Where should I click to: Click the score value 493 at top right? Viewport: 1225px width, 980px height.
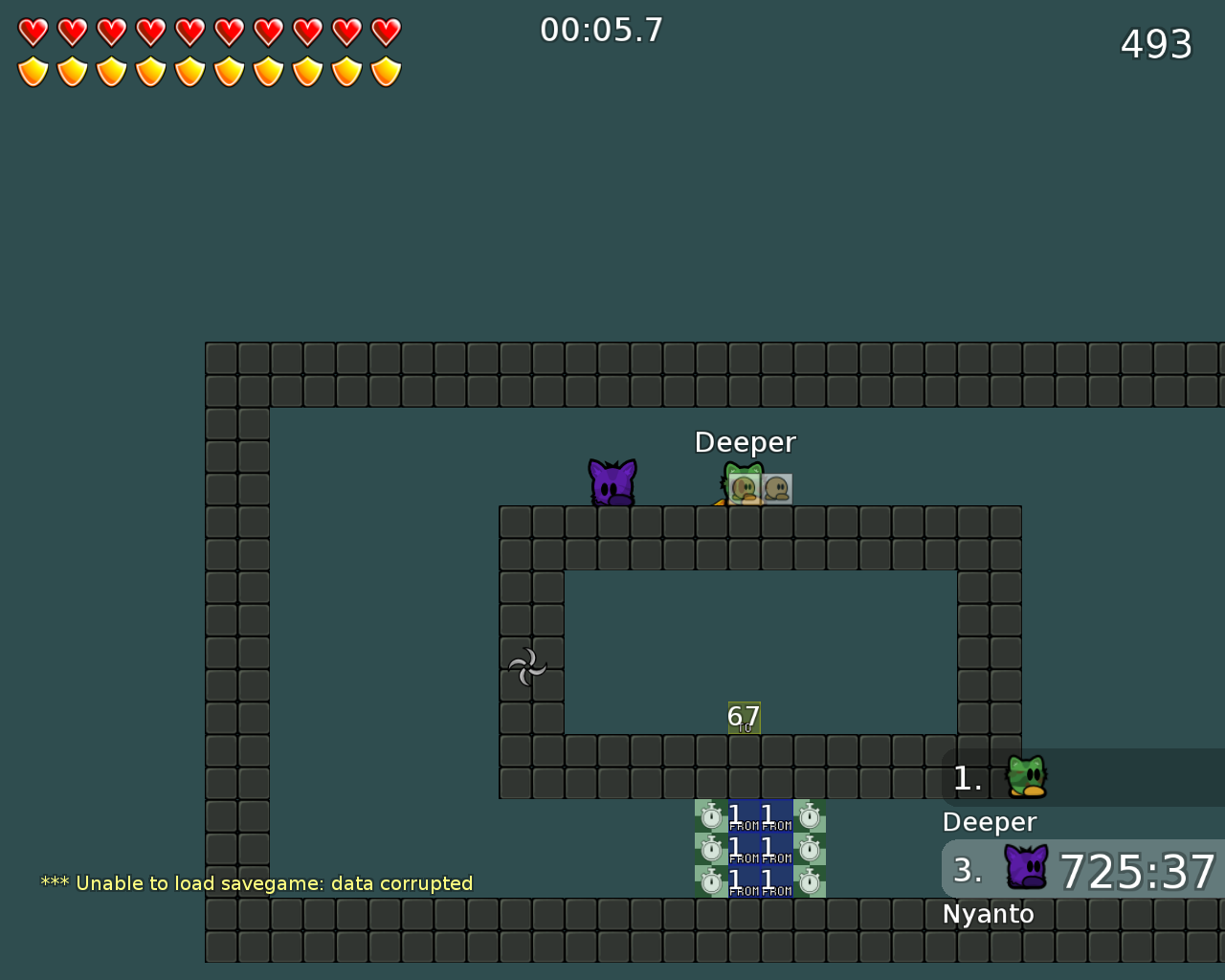1154,44
